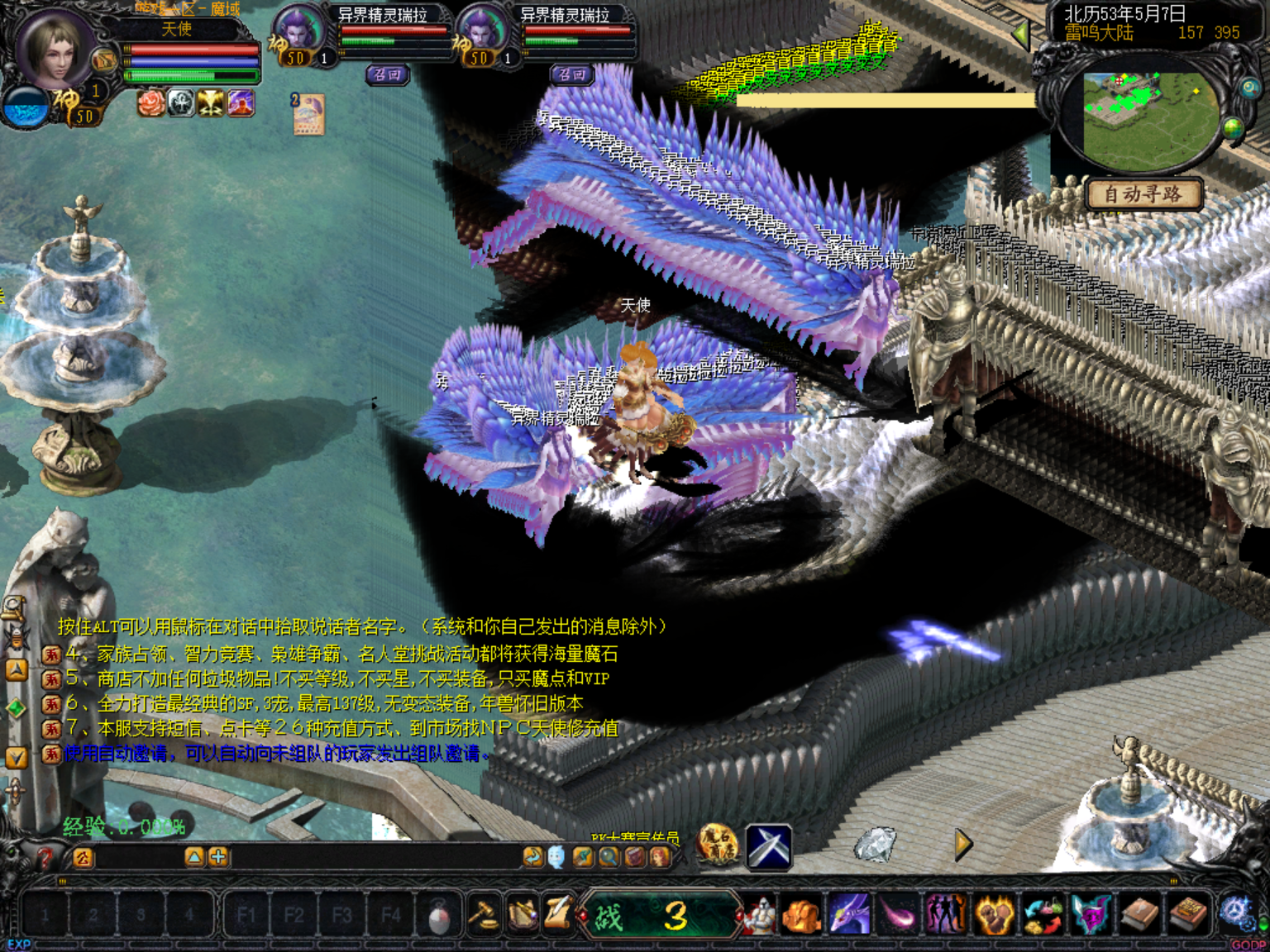Click the purple dragon pet icon
Viewport: 1270px width, 952px height.
click(850, 916)
